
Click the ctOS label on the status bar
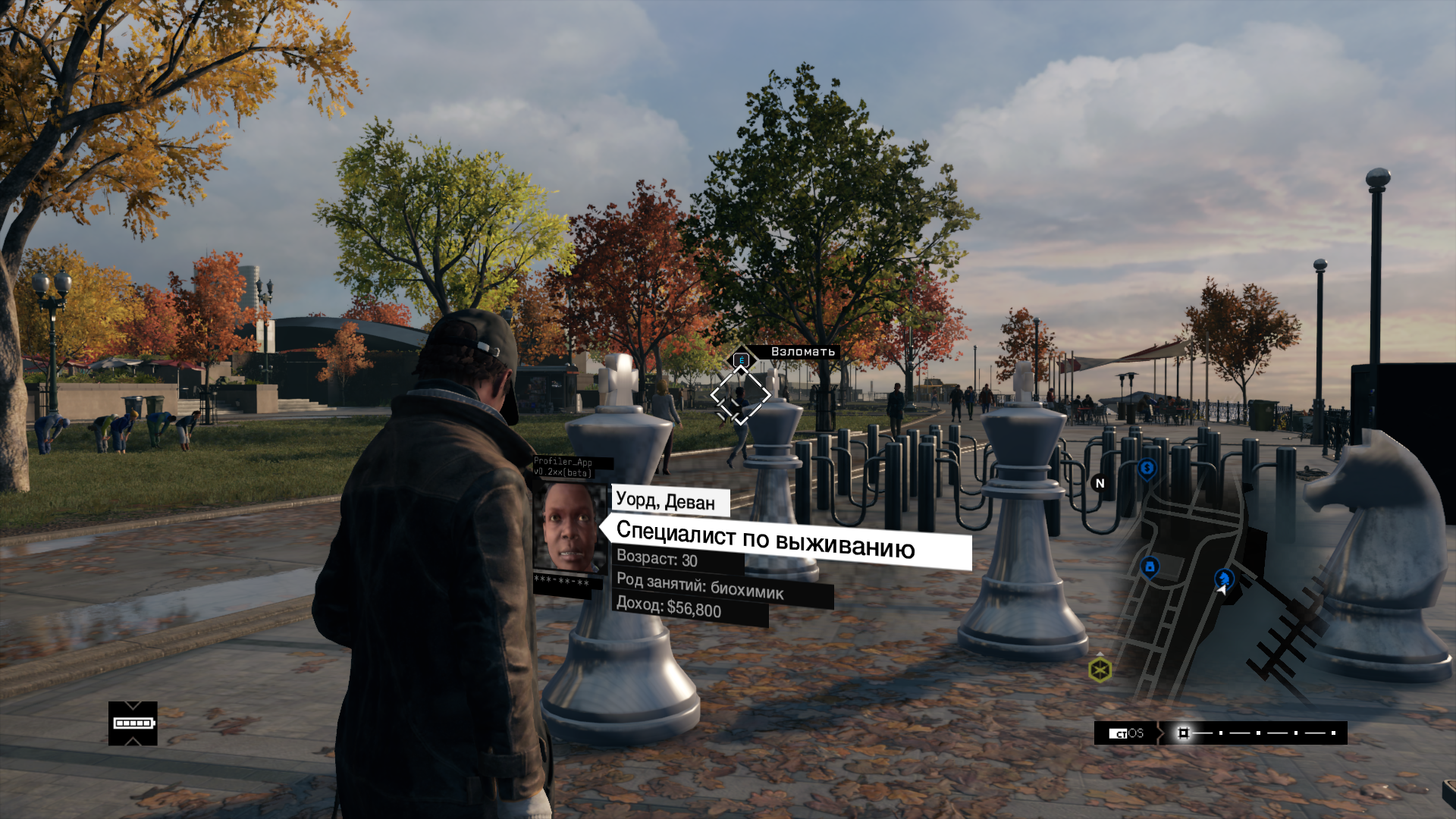pyautogui.click(x=1126, y=733)
